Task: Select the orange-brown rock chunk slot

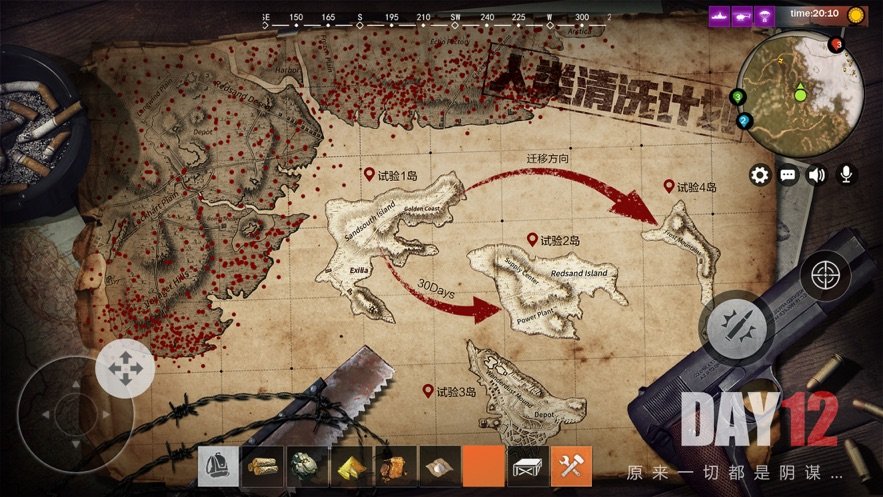Action: 394,466
